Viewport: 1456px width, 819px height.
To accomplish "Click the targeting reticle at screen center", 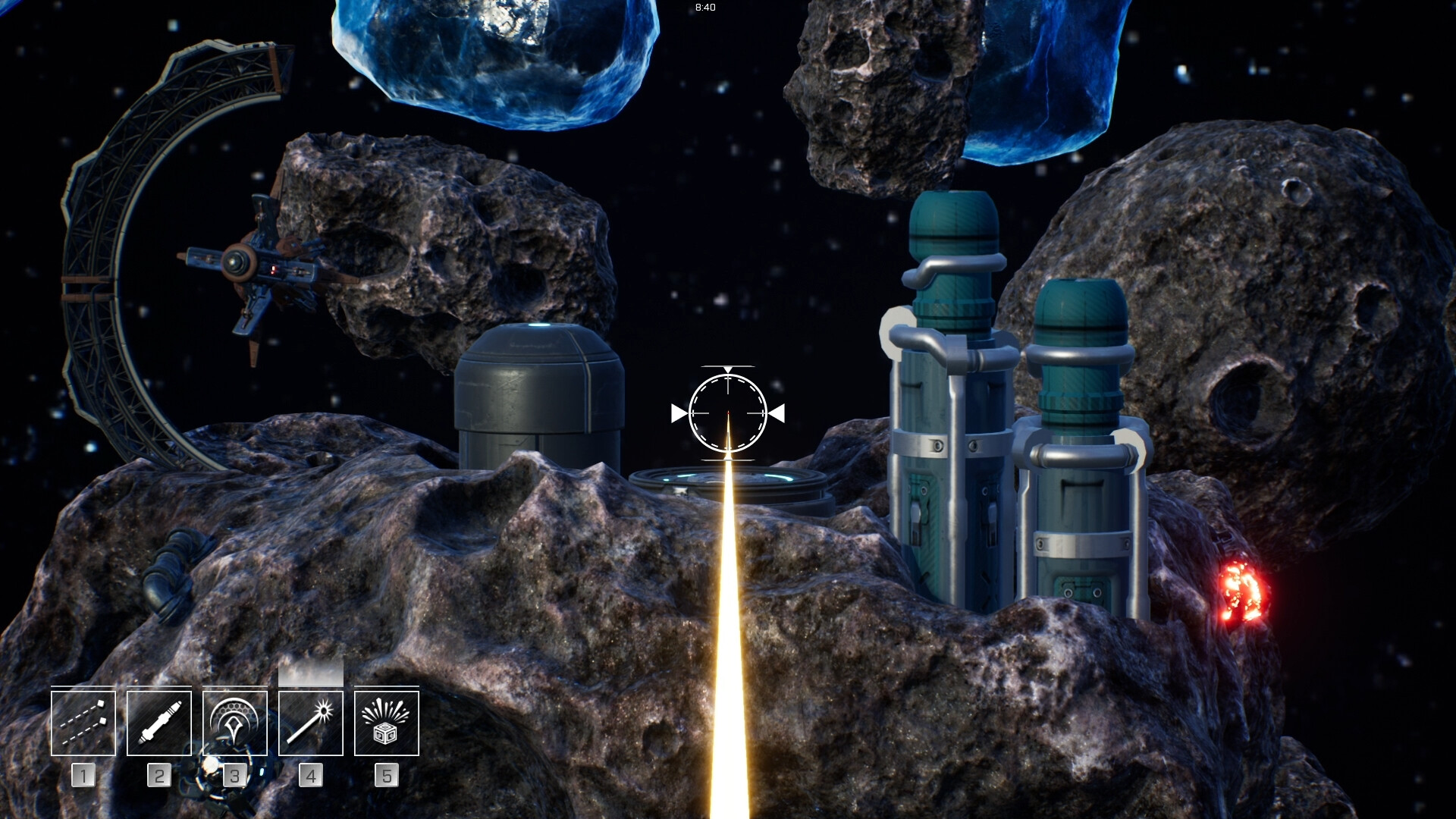I will (727, 413).
